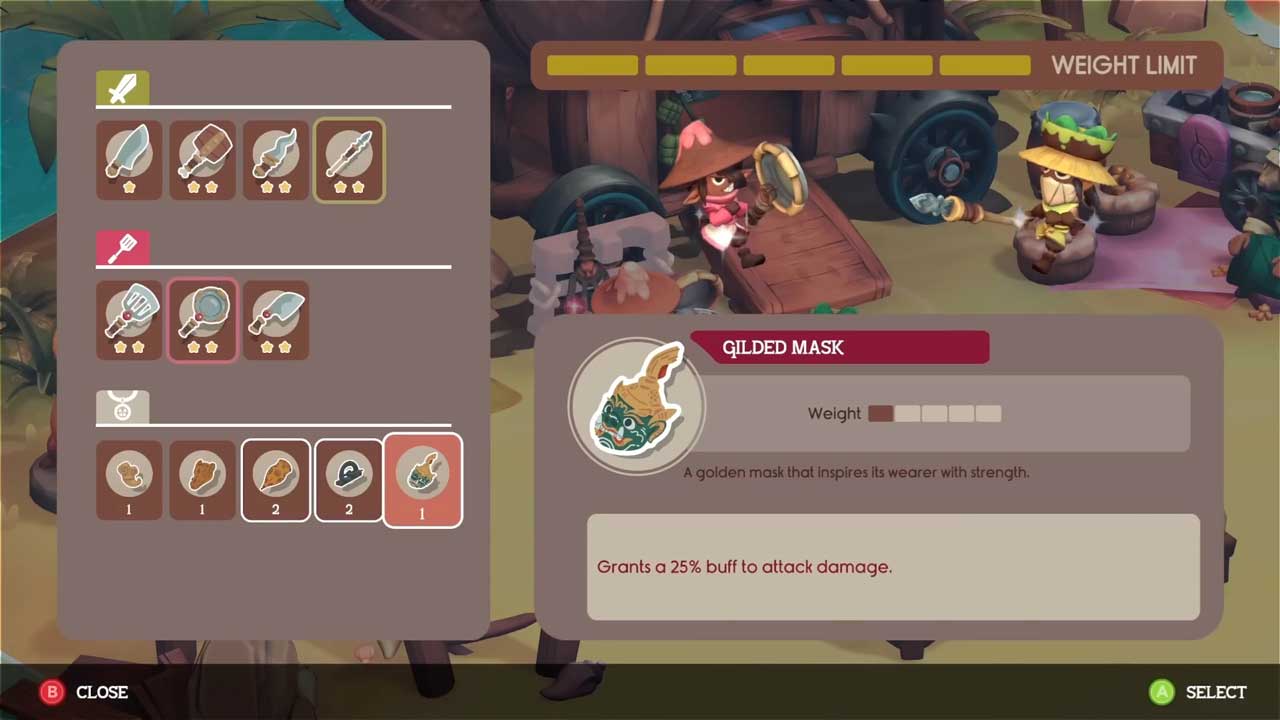Pick the black helmet trinket slot
The width and height of the screenshot is (1280, 720).
pyautogui.click(x=349, y=480)
